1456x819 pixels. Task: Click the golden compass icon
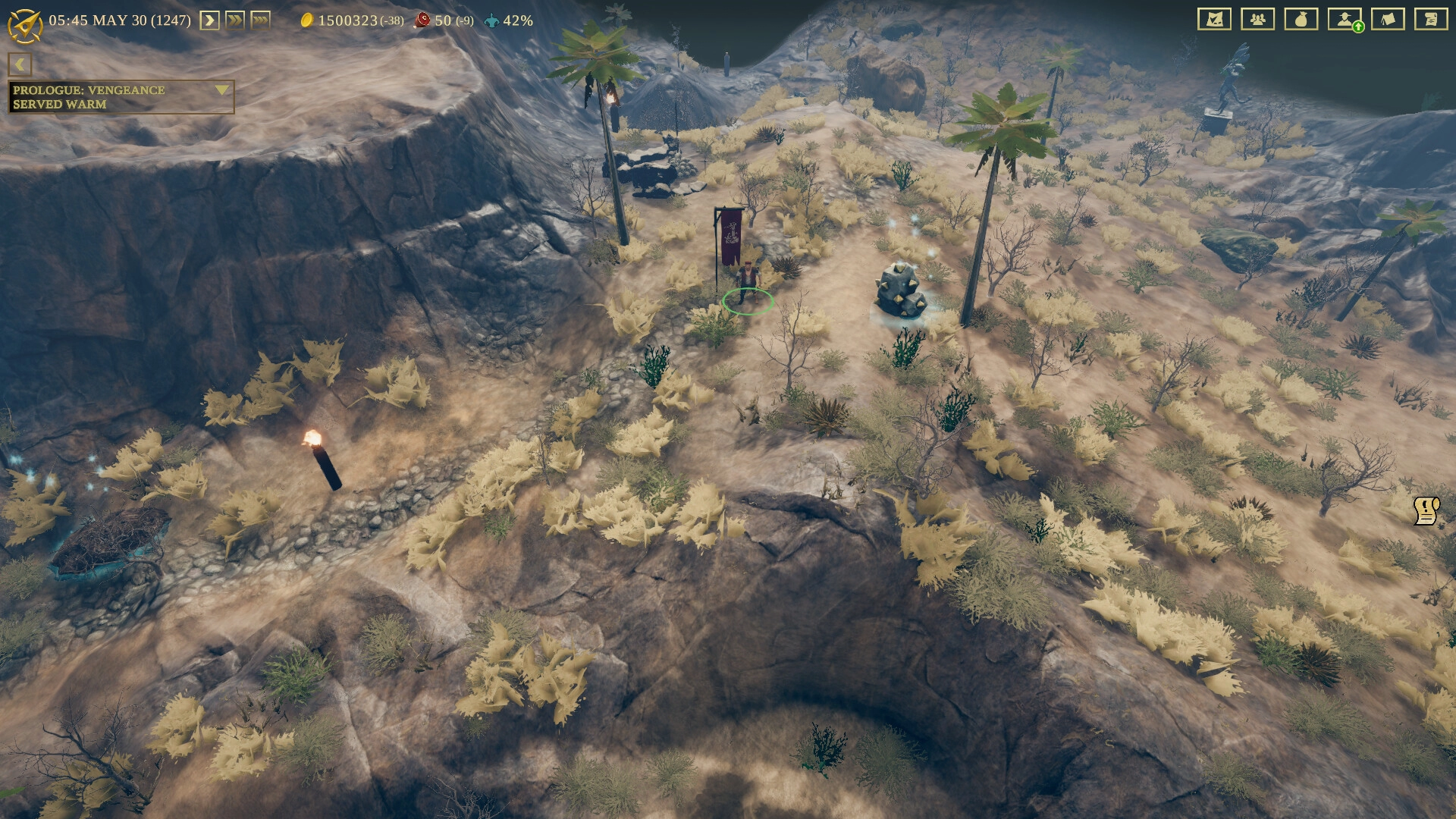click(x=24, y=24)
